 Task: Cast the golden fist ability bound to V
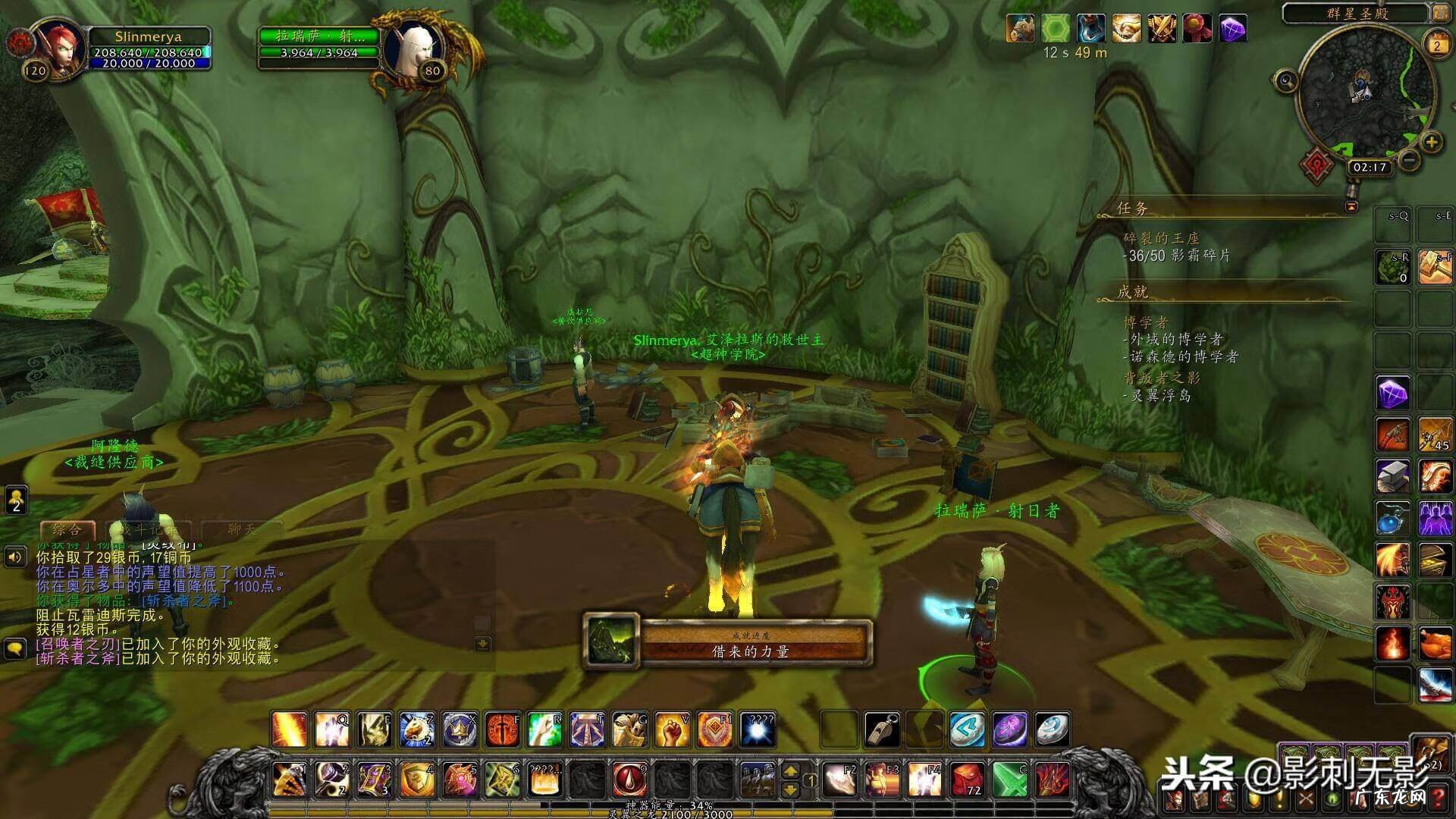(672, 730)
